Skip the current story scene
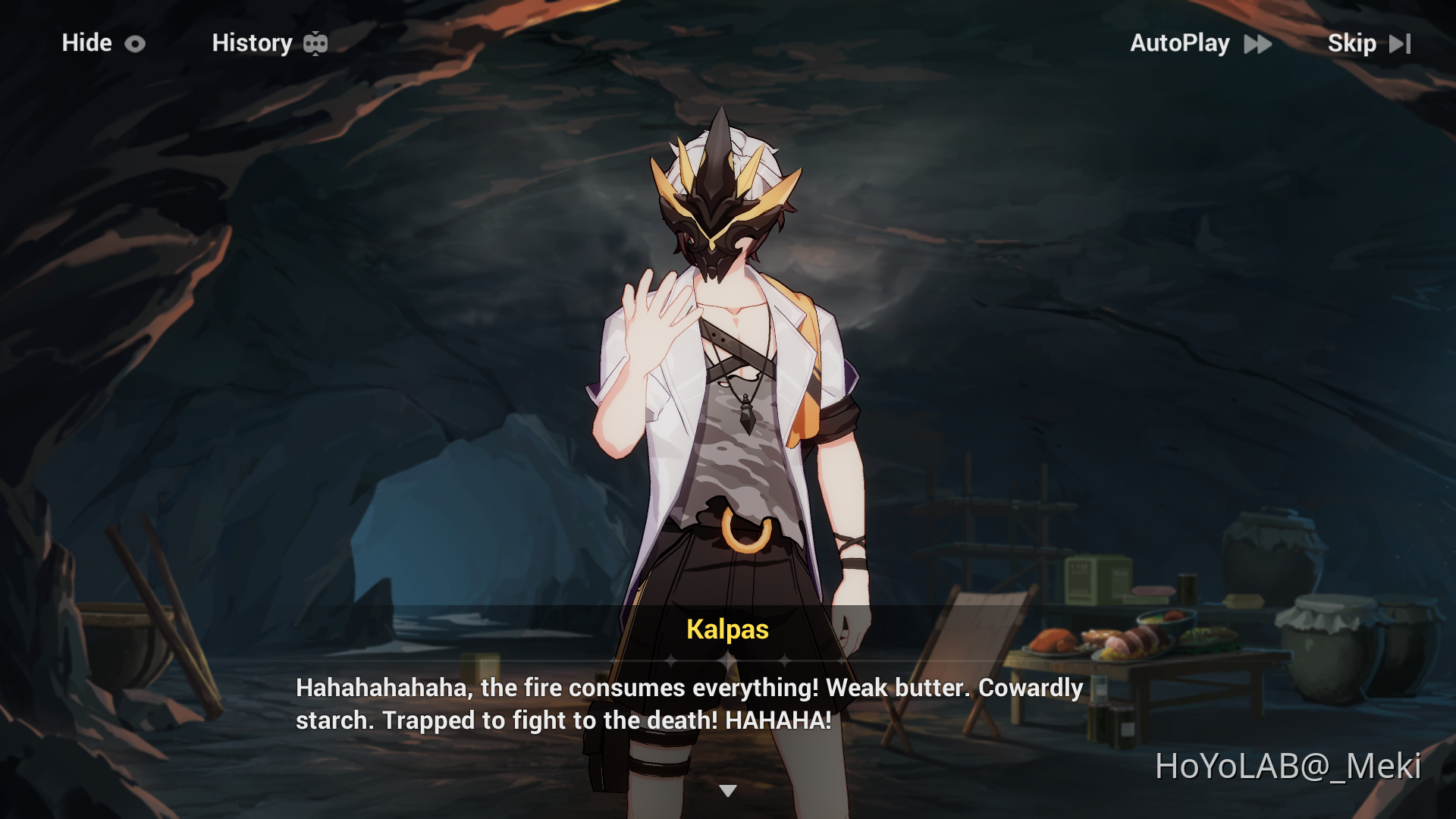Viewport: 1456px width, 819px height. pyautogui.click(x=1353, y=43)
